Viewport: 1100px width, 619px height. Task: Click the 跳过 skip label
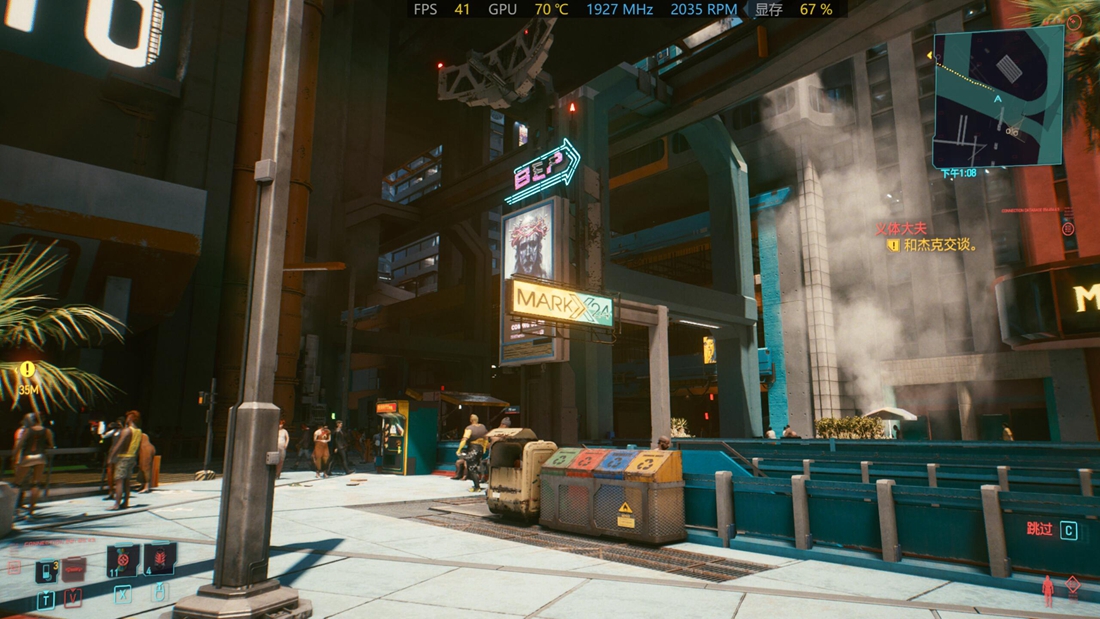1039,529
